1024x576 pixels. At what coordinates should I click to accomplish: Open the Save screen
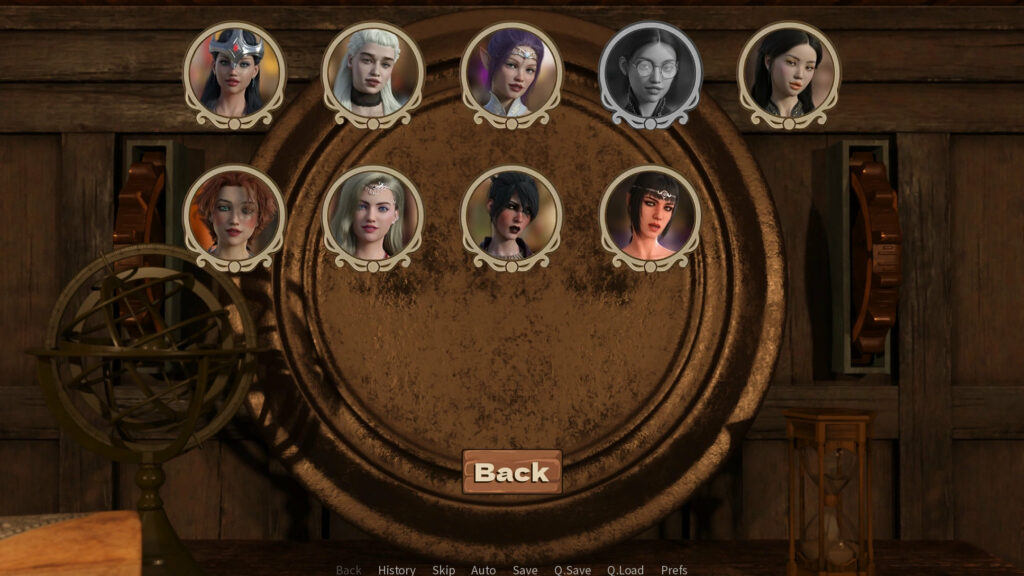tap(525, 570)
